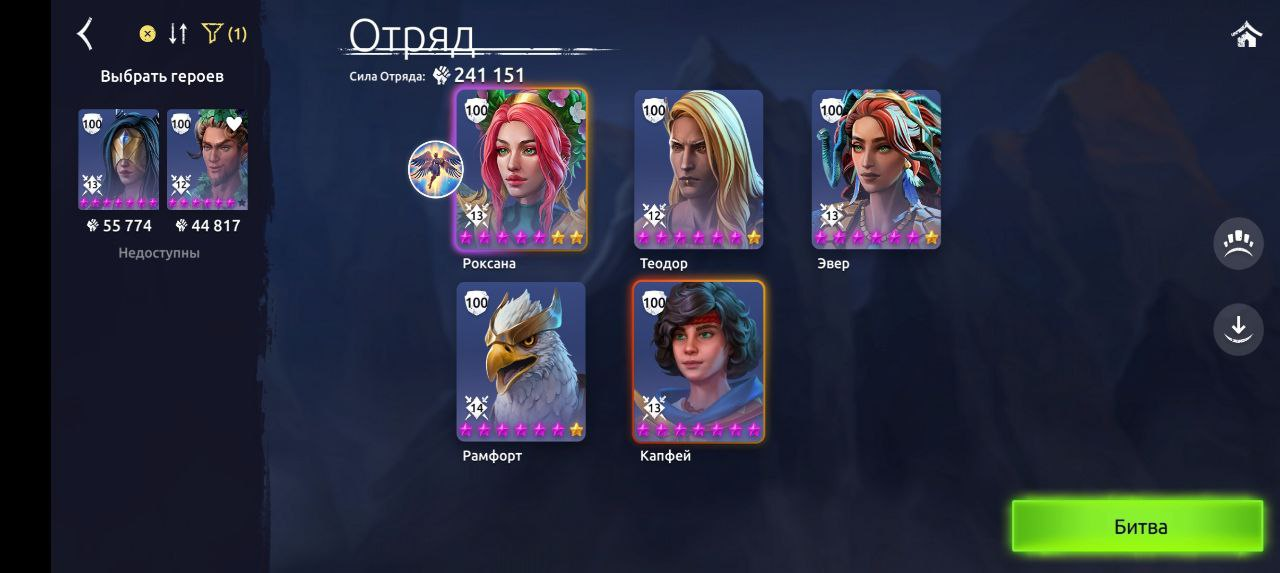Open the hero filter funnel
Viewport: 1280px width, 573px height.
point(212,34)
